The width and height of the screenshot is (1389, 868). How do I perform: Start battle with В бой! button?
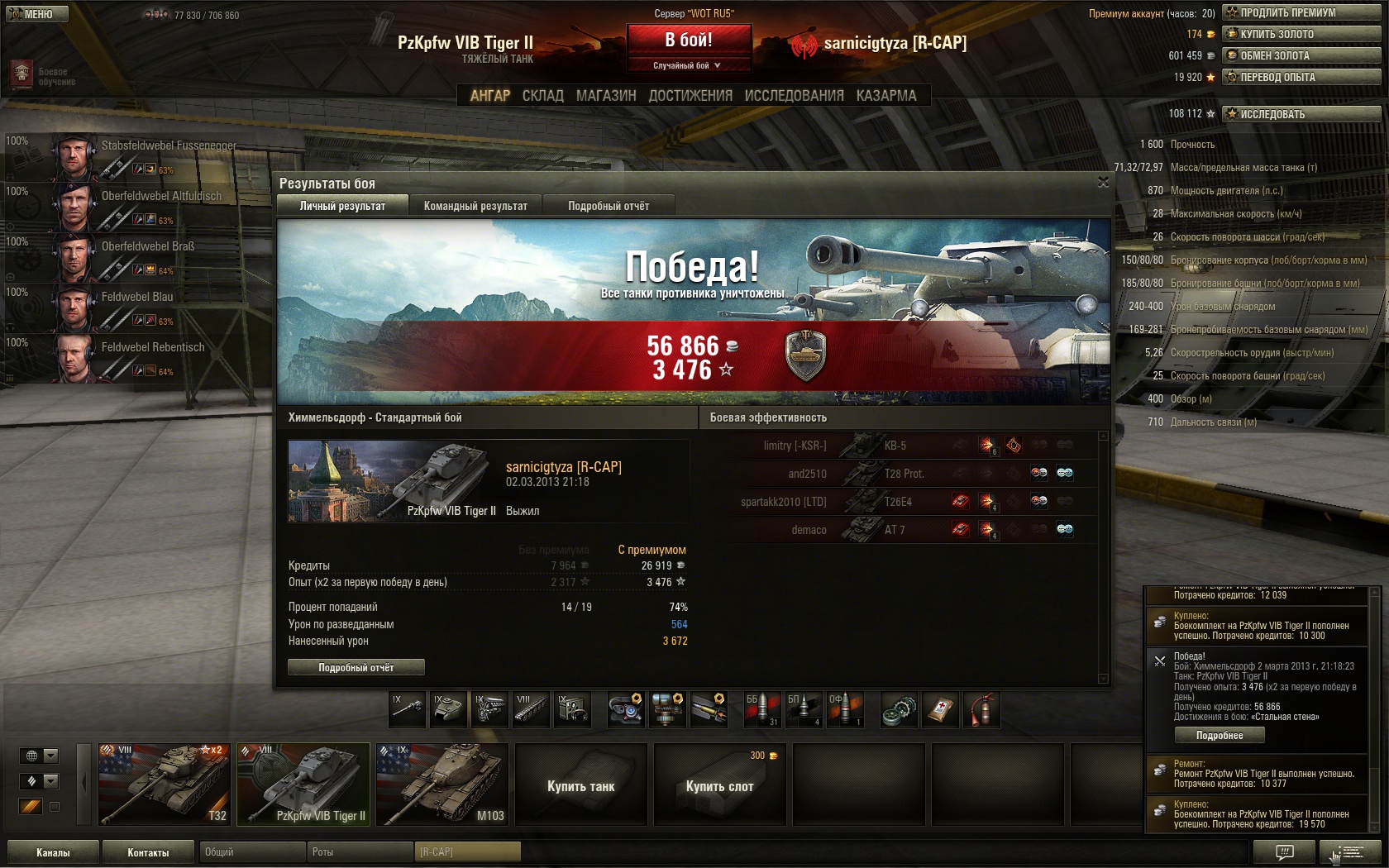point(689,40)
